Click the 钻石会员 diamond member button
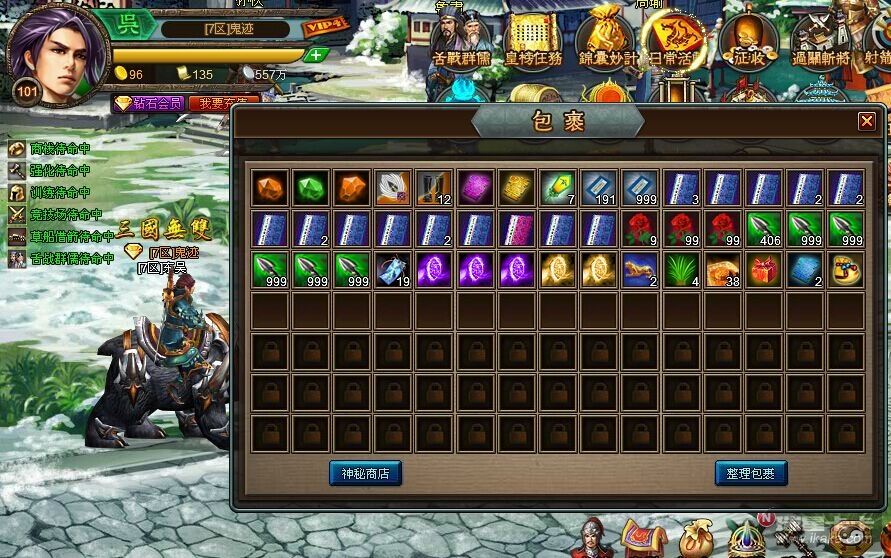 (148, 103)
